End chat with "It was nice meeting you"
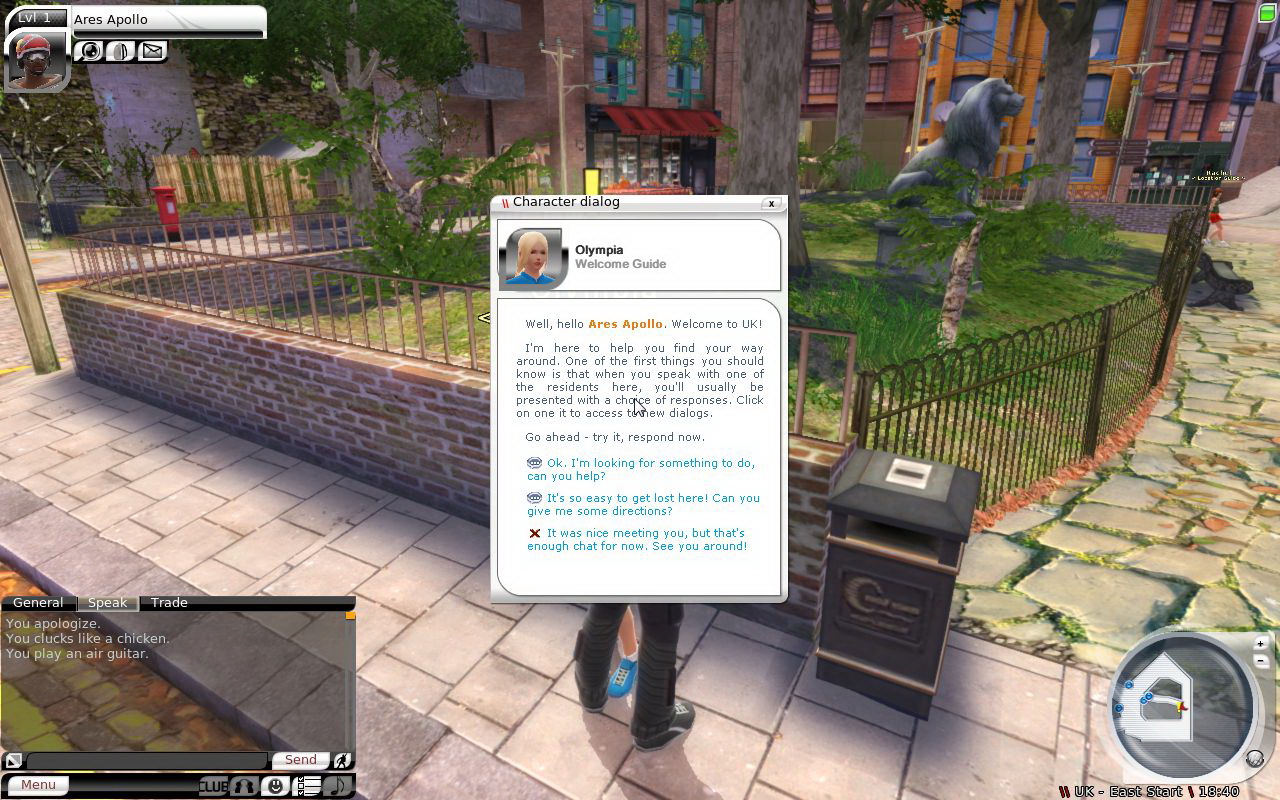Screen dimensions: 1280x800 (x=646, y=539)
